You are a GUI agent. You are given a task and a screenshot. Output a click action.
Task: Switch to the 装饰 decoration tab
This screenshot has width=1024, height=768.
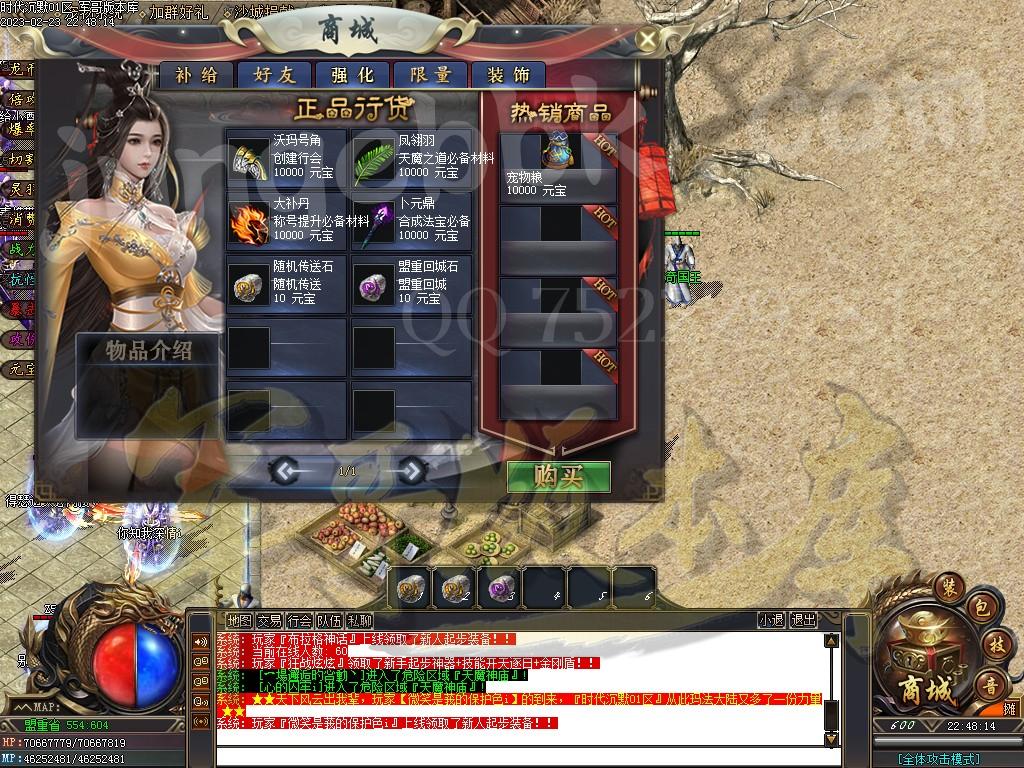[x=508, y=75]
